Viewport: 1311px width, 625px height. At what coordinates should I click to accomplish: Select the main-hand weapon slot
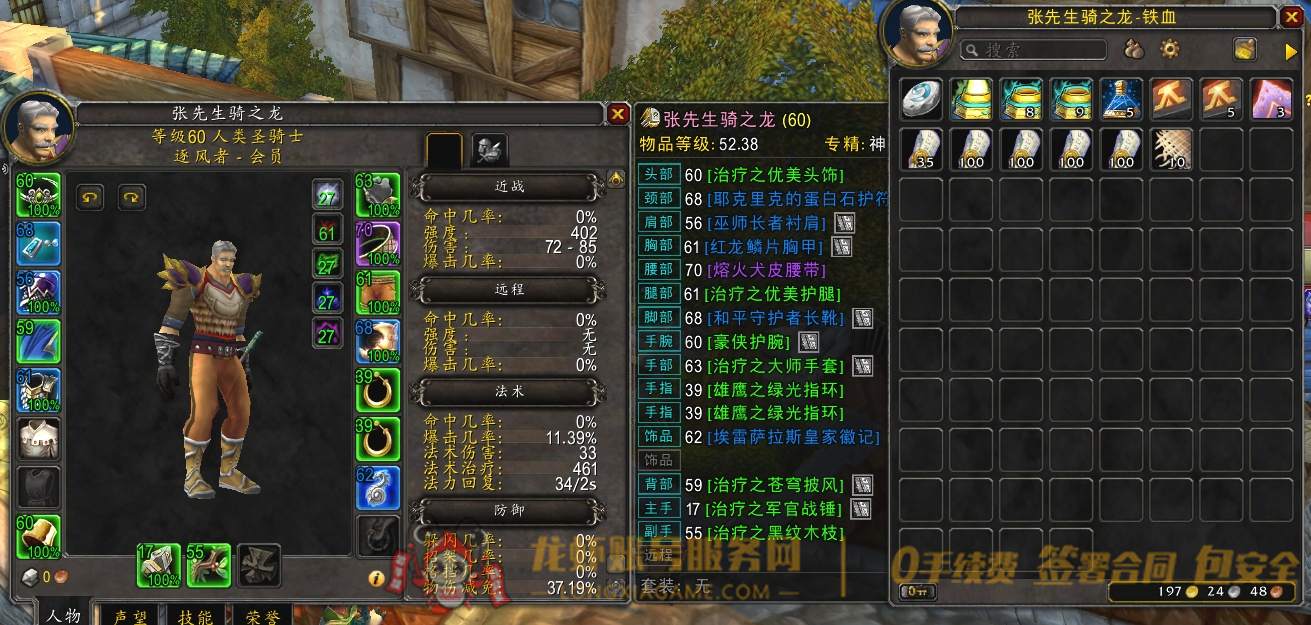point(158,565)
